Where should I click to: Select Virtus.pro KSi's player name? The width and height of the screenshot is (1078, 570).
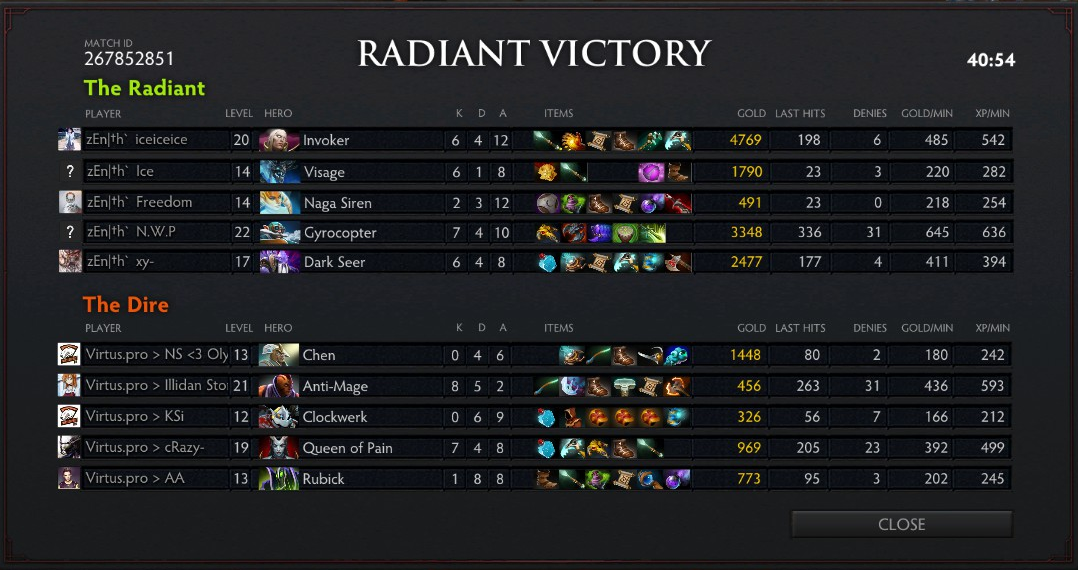coord(135,417)
